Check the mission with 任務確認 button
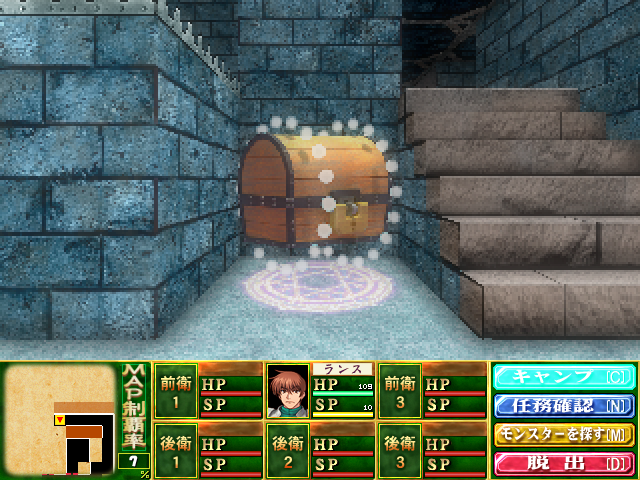The height and width of the screenshot is (480, 640). click(562, 406)
